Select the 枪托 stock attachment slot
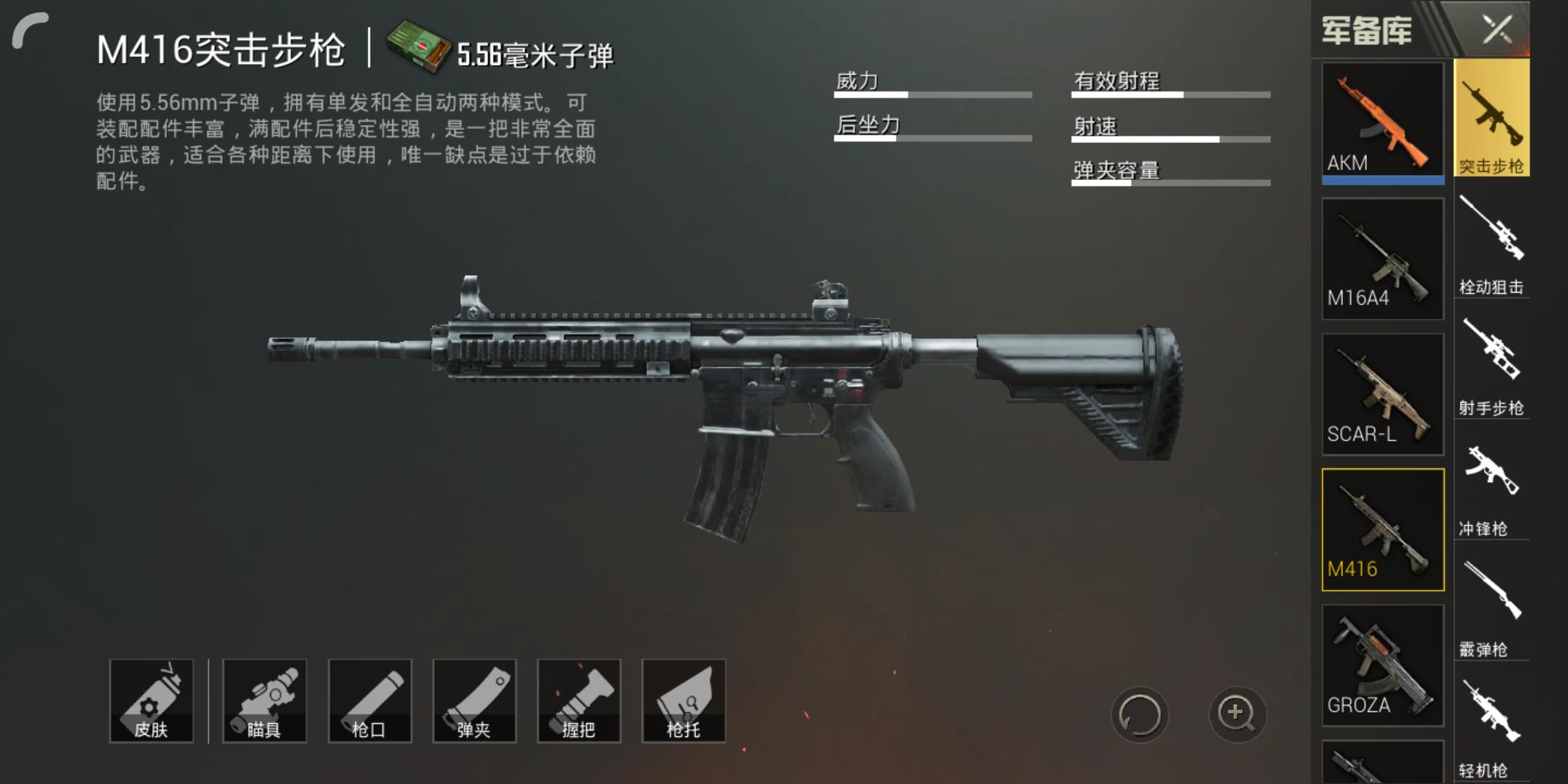This screenshot has height=784, width=1568. 683,701
